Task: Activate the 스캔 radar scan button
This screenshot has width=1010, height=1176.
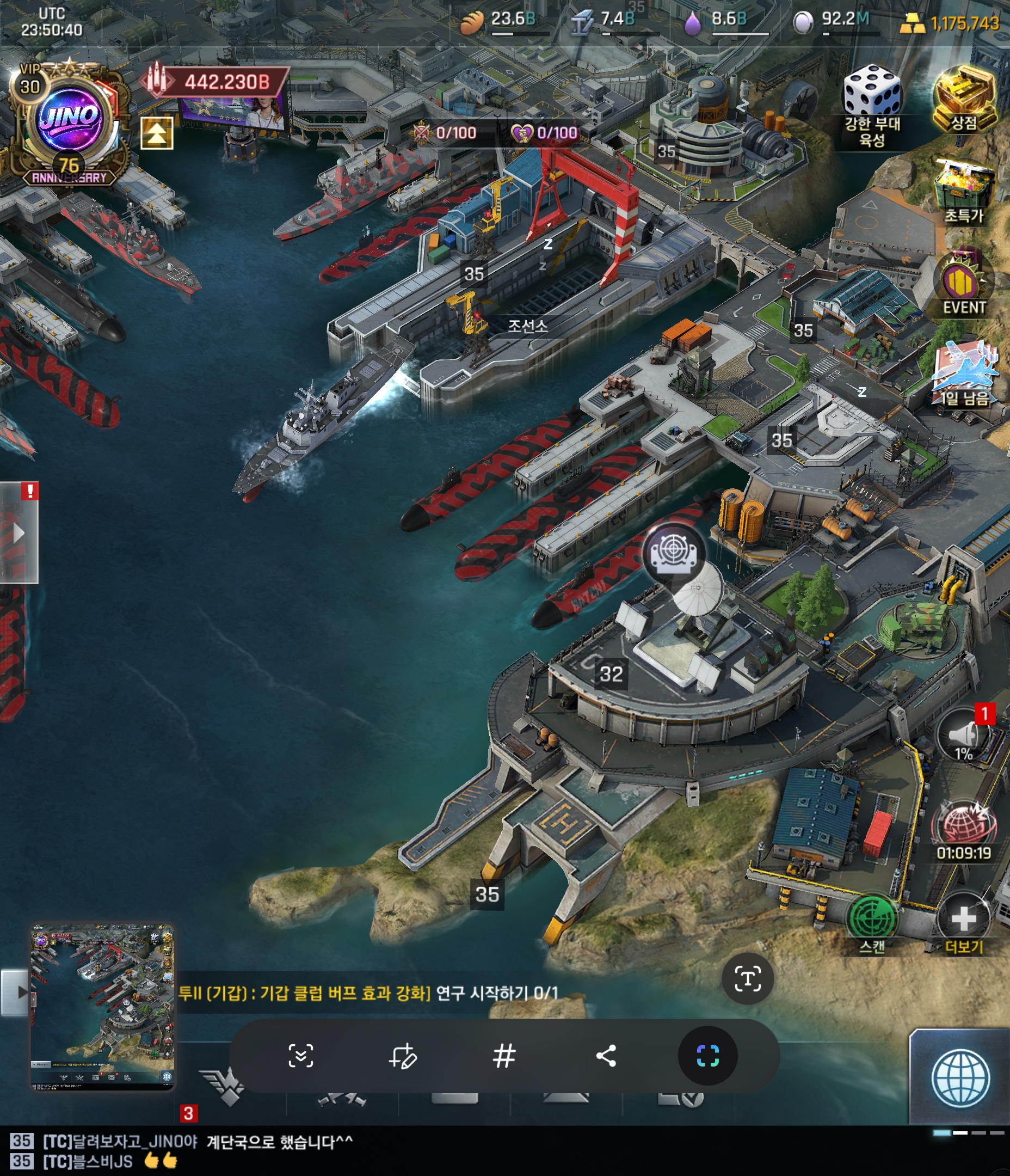Action: tap(872, 918)
